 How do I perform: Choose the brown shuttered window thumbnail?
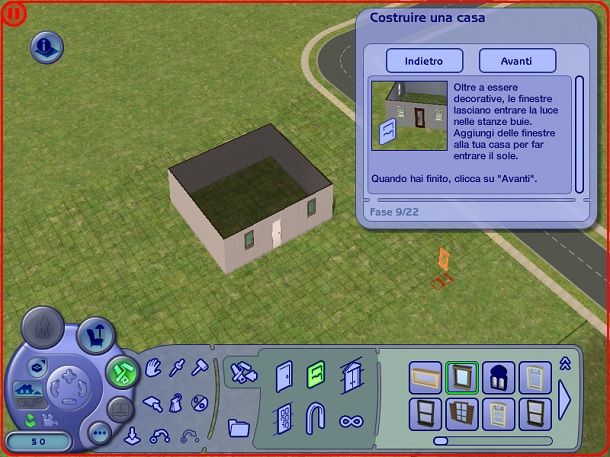(461, 412)
